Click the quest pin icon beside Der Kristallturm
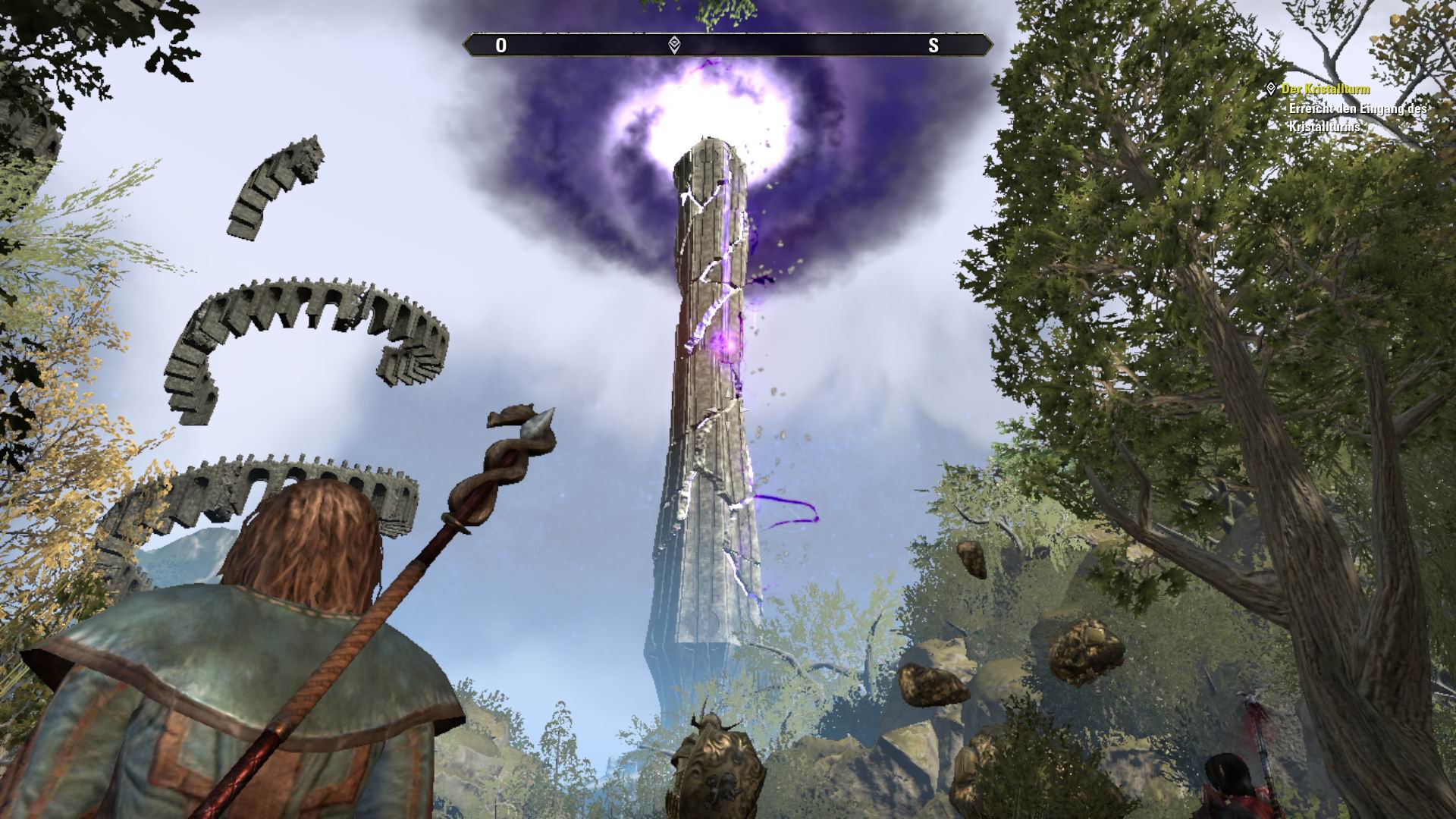This screenshot has width=1456, height=819. (x=1272, y=88)
